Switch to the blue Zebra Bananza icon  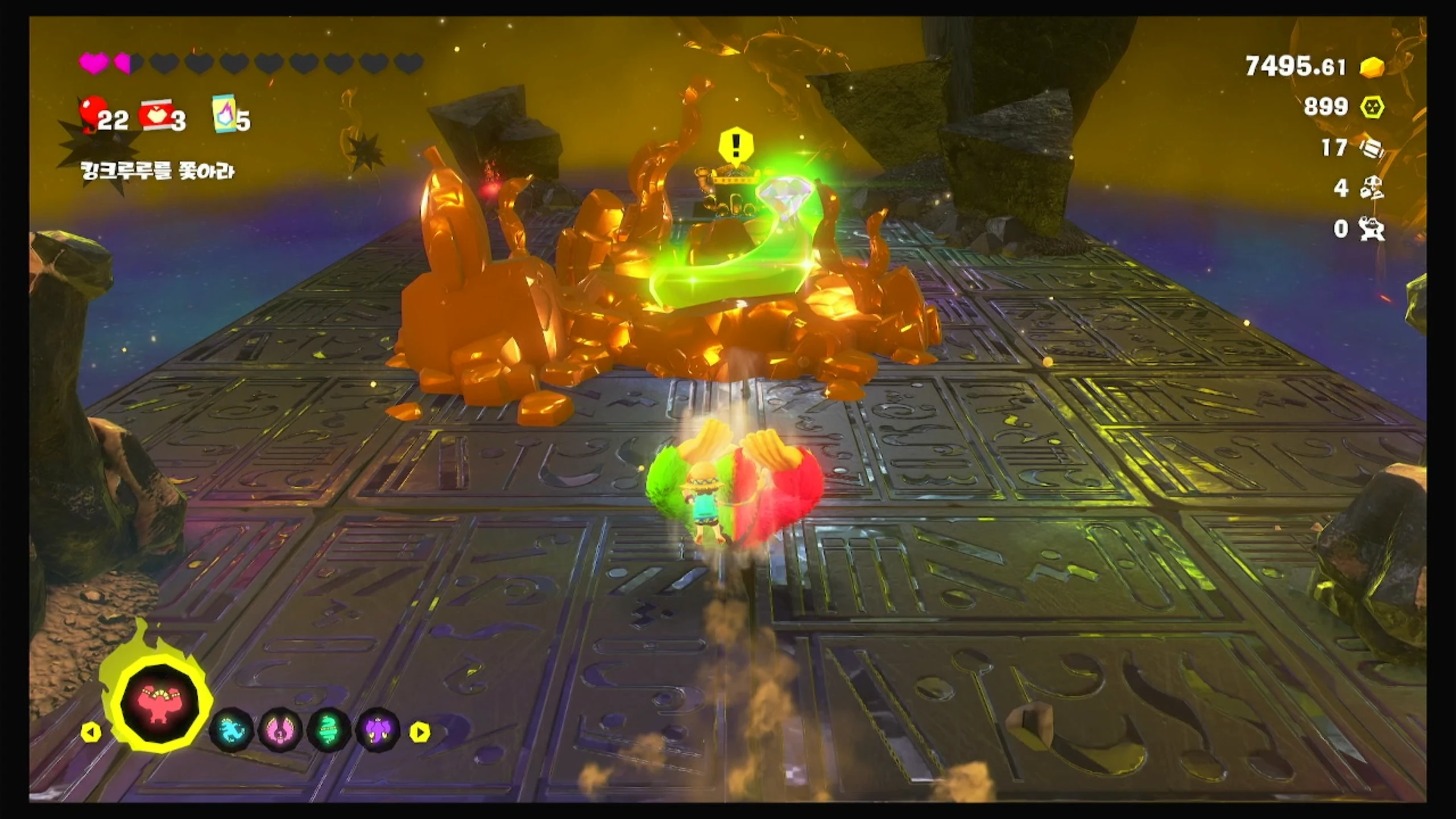(233, 731)
